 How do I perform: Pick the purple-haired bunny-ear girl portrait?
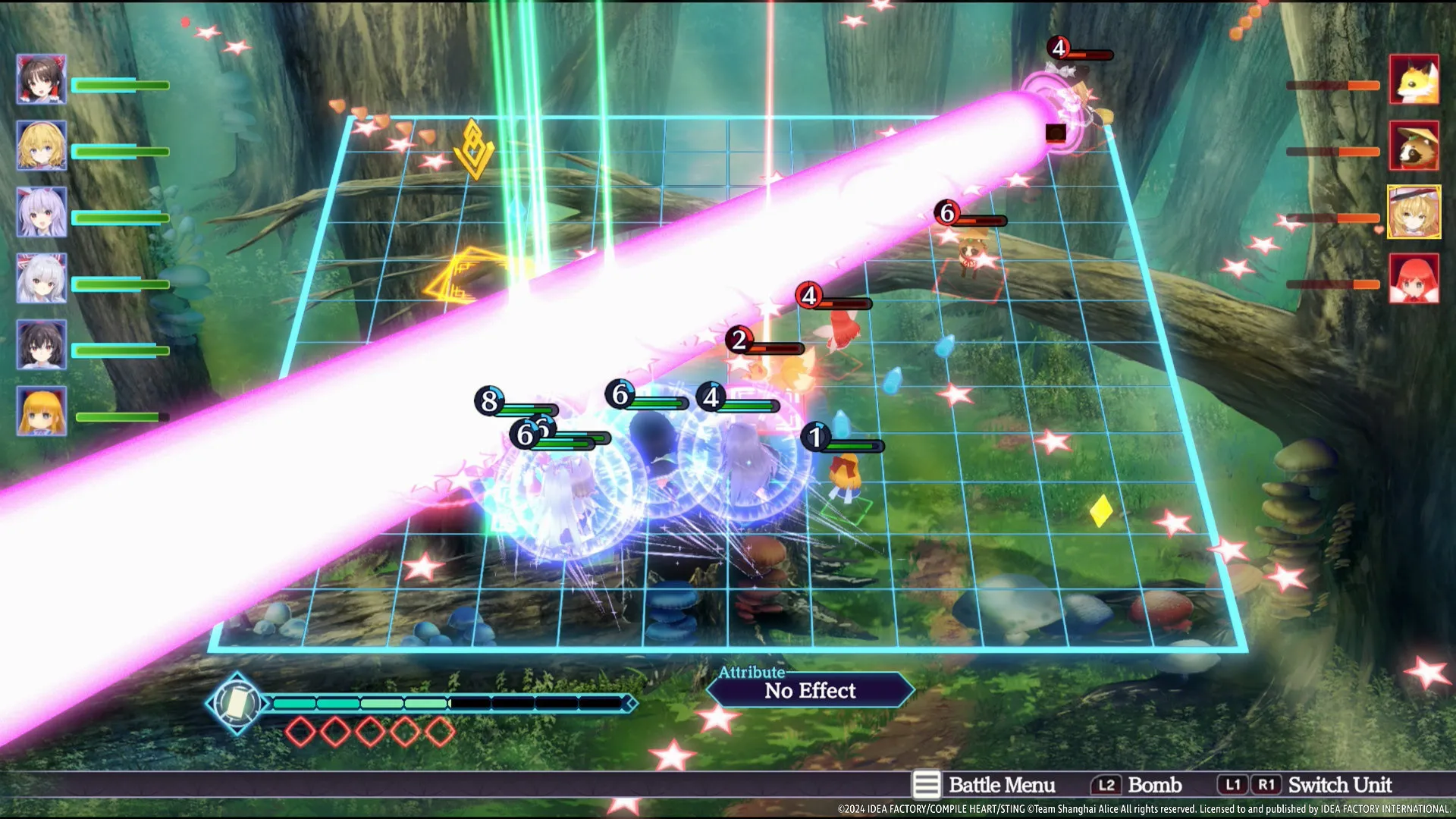(42, 212)
